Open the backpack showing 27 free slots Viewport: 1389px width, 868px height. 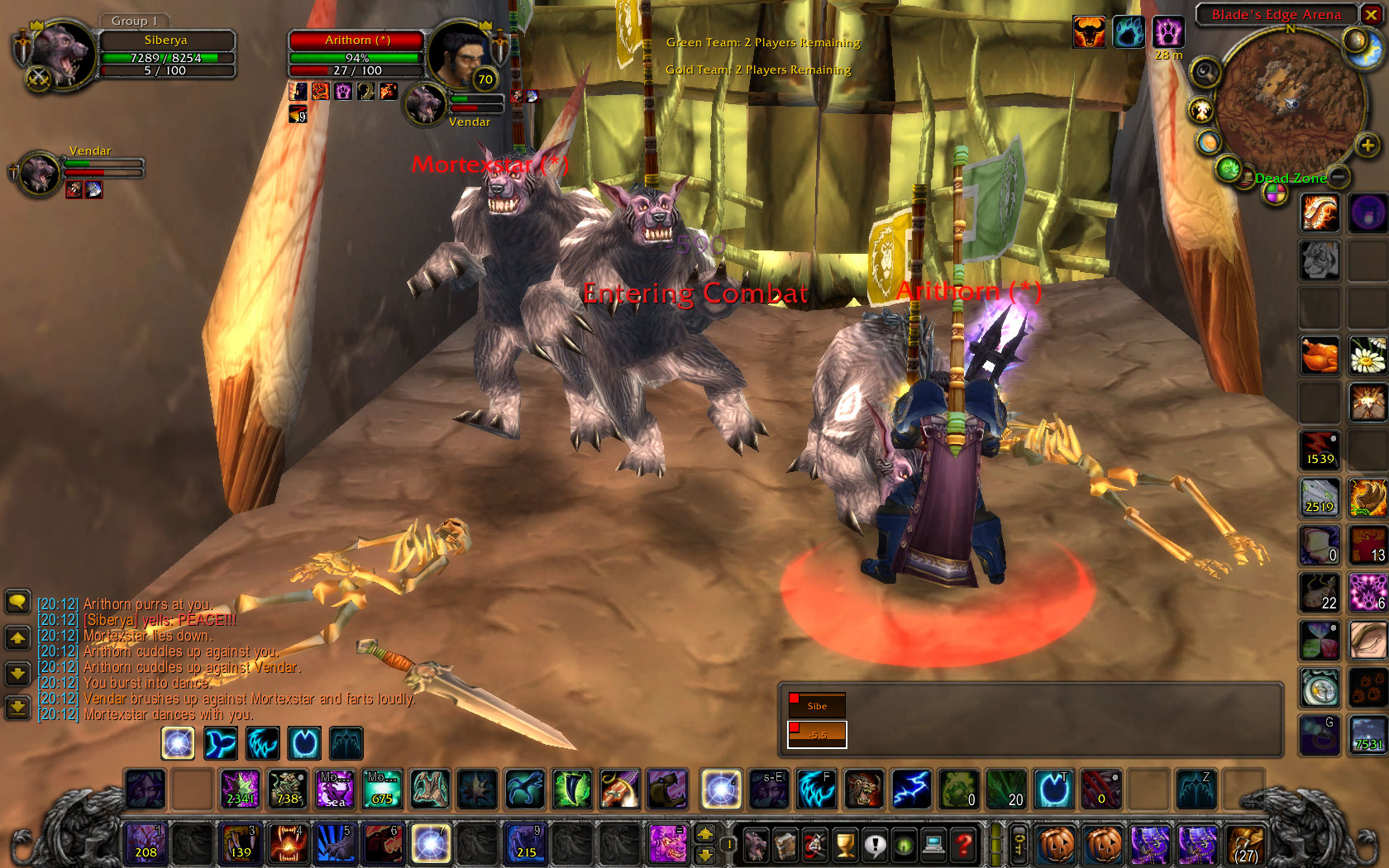1245,845
